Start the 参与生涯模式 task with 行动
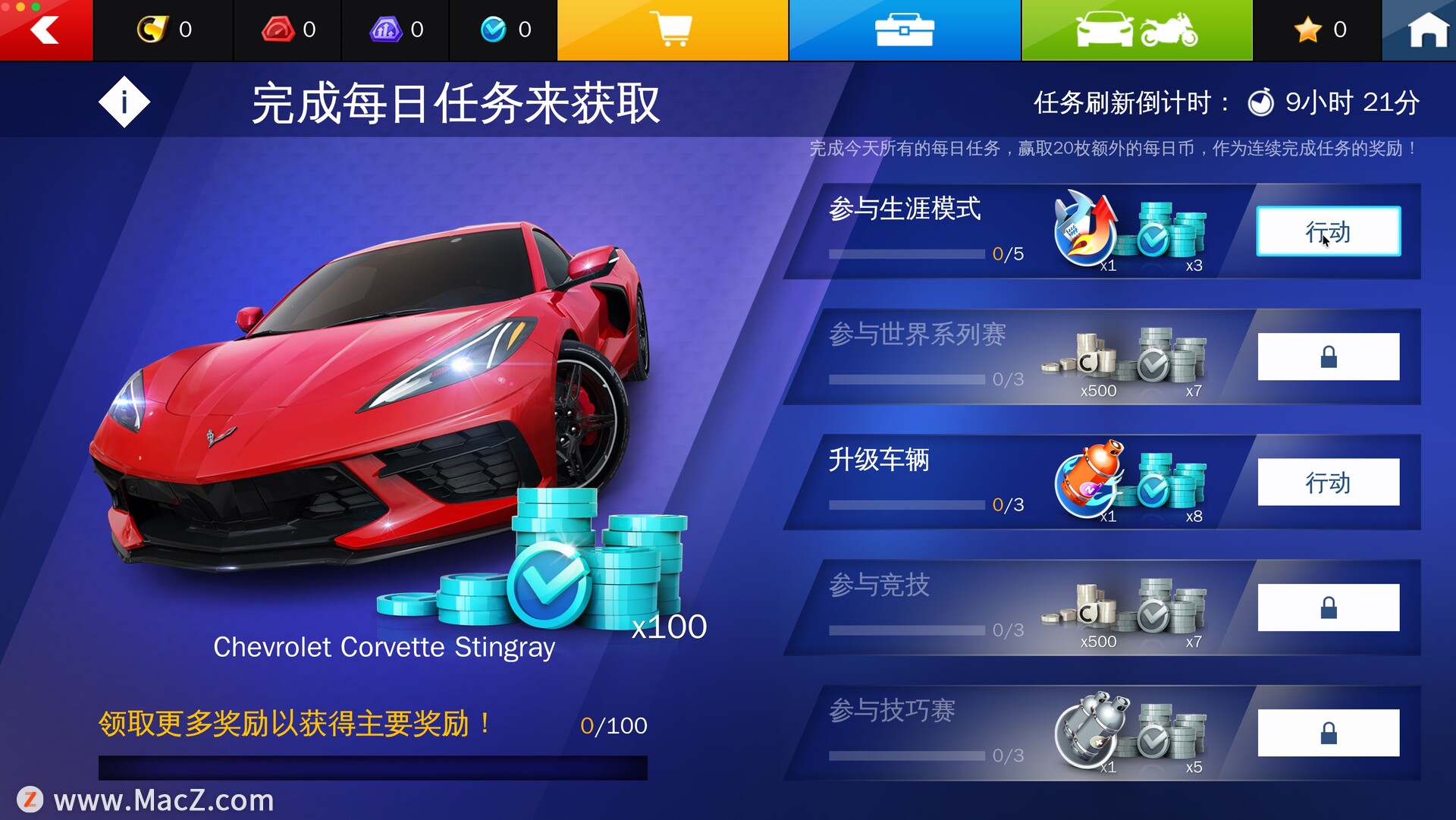Image resolution: width=1456 pixels, height=820 pixels. coord(1328,231)
